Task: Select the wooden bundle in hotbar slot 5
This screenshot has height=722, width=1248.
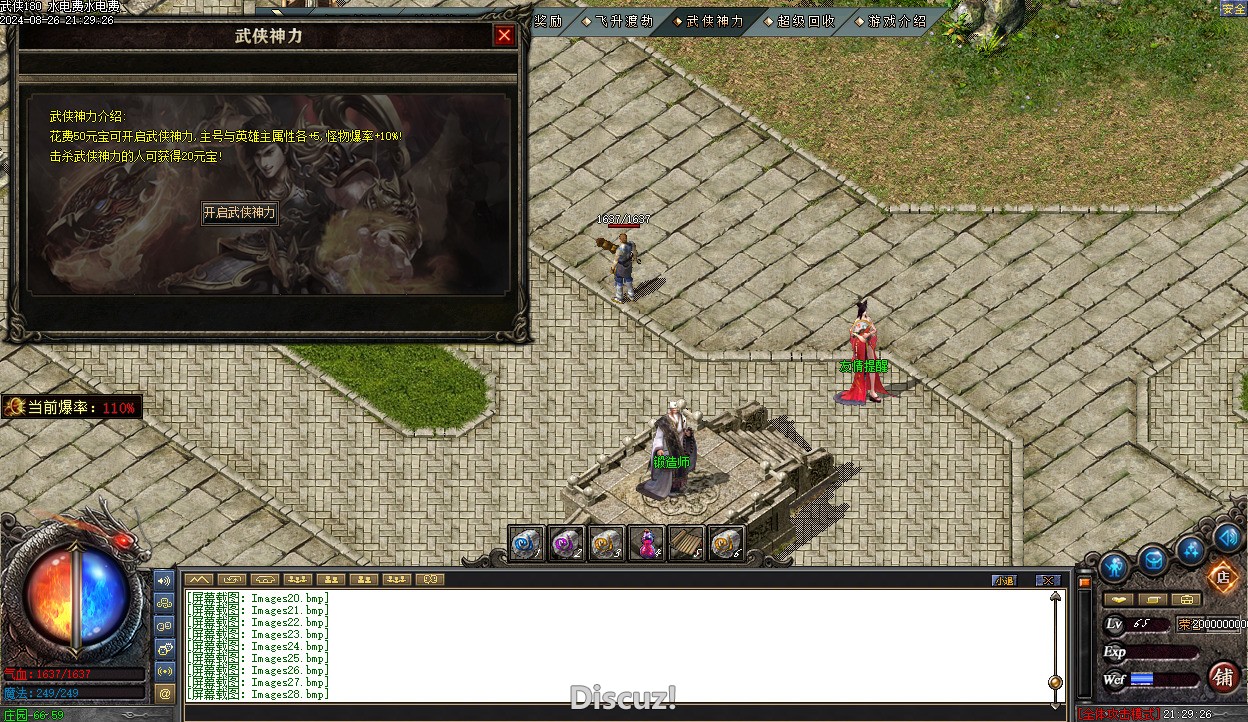Action: [x=687, y=543]
